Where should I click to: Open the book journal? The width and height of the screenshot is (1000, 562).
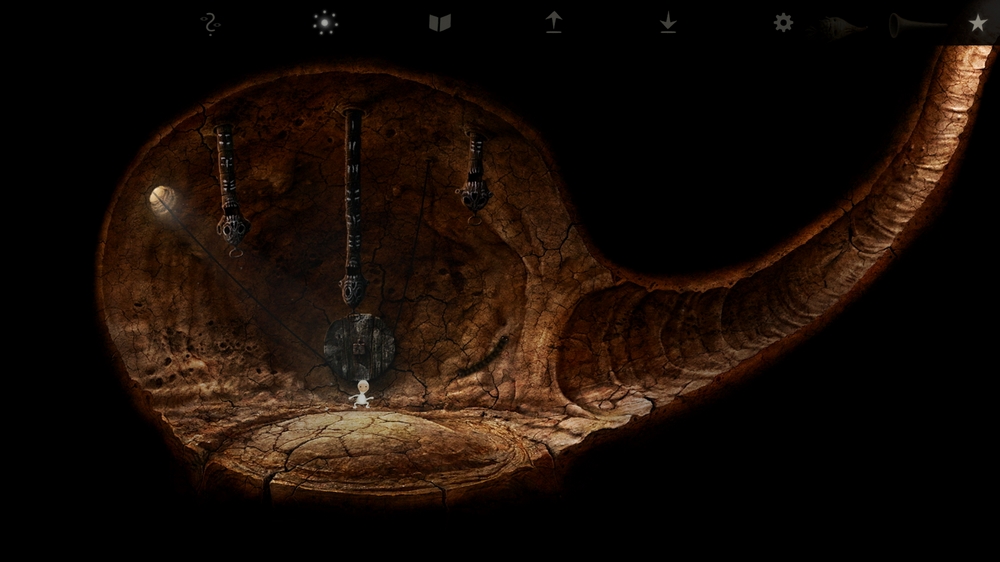click(440, 23)
